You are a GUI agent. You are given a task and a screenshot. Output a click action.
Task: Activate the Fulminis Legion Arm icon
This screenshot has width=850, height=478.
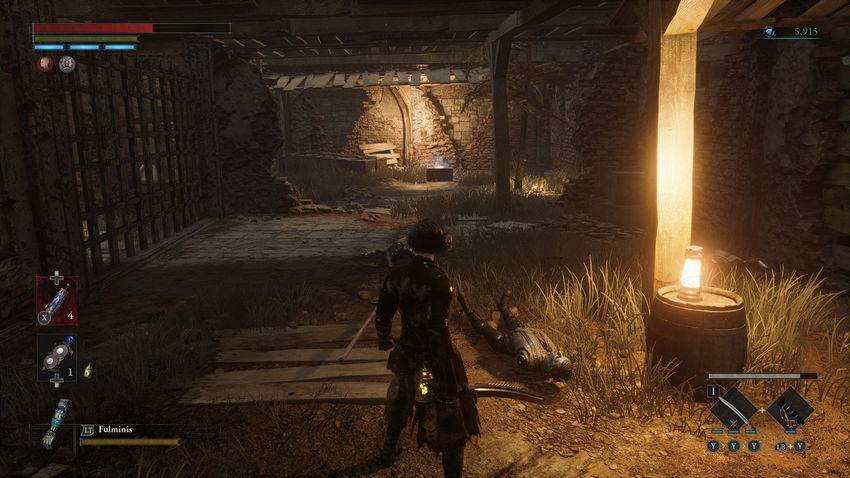pos(56,421)
